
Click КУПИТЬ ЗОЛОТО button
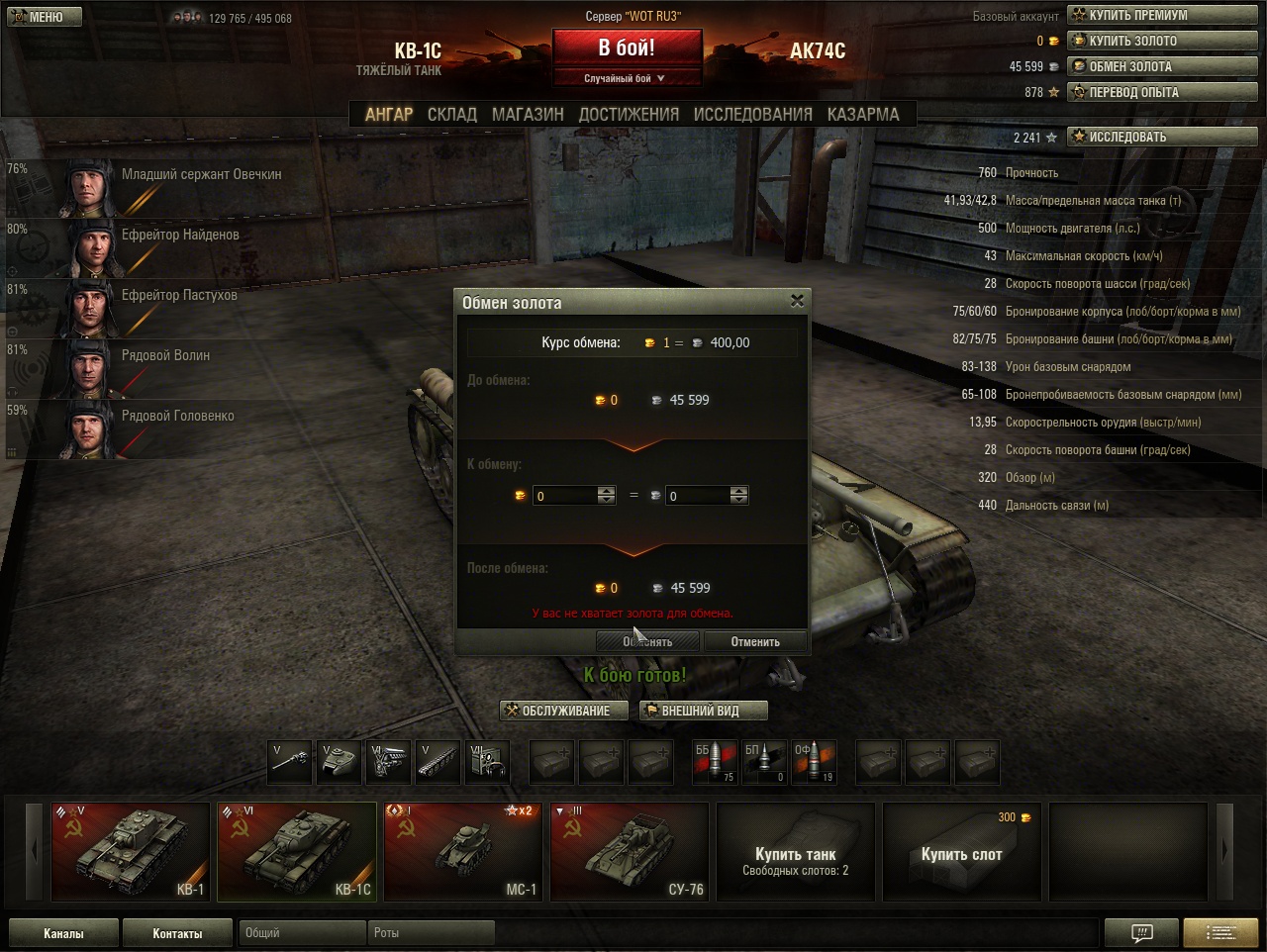tap(1161, 41)
